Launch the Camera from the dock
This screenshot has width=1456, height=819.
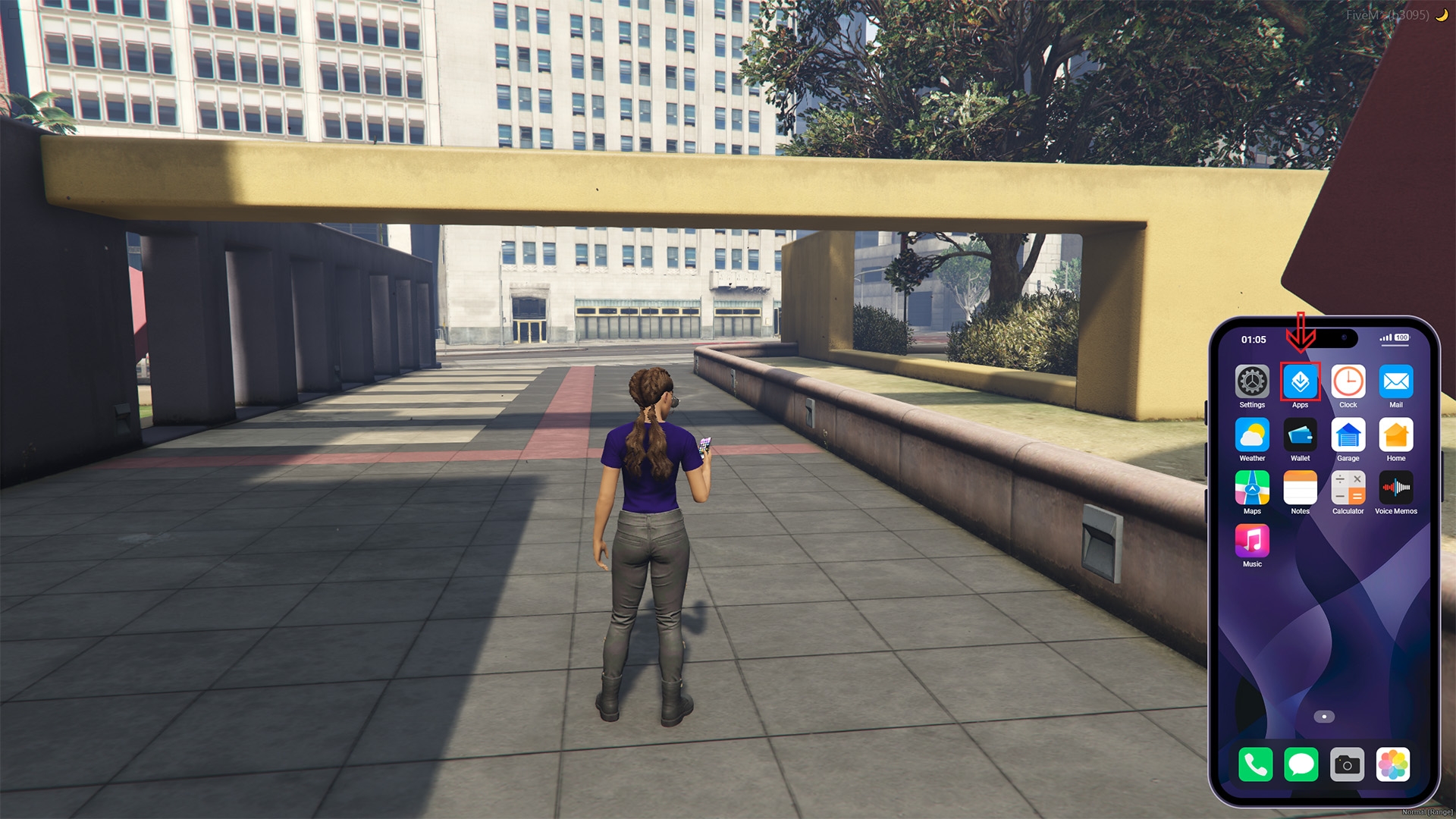click(x=1347, y=764)
